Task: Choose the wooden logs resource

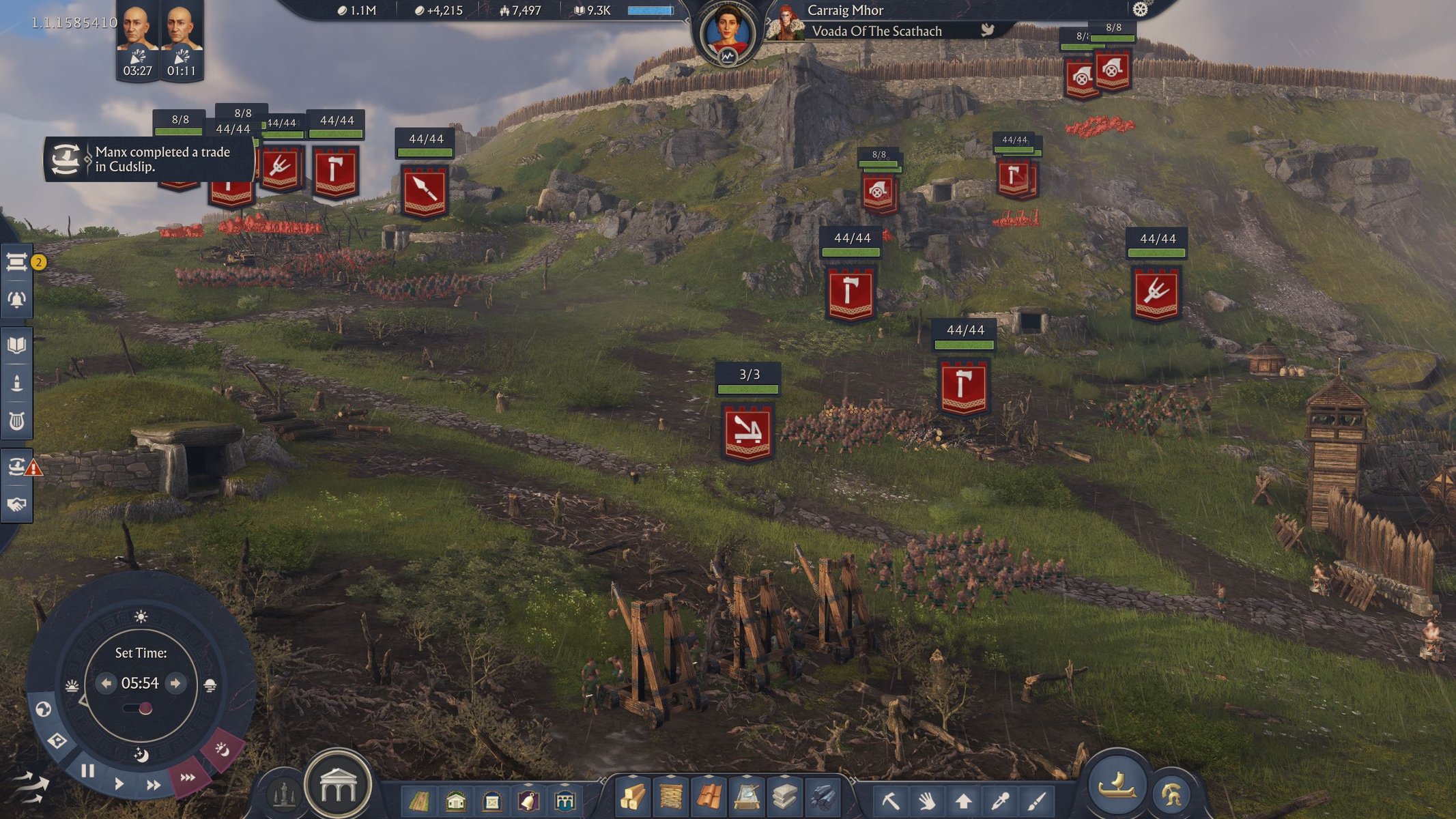Action: click(633, 797)
